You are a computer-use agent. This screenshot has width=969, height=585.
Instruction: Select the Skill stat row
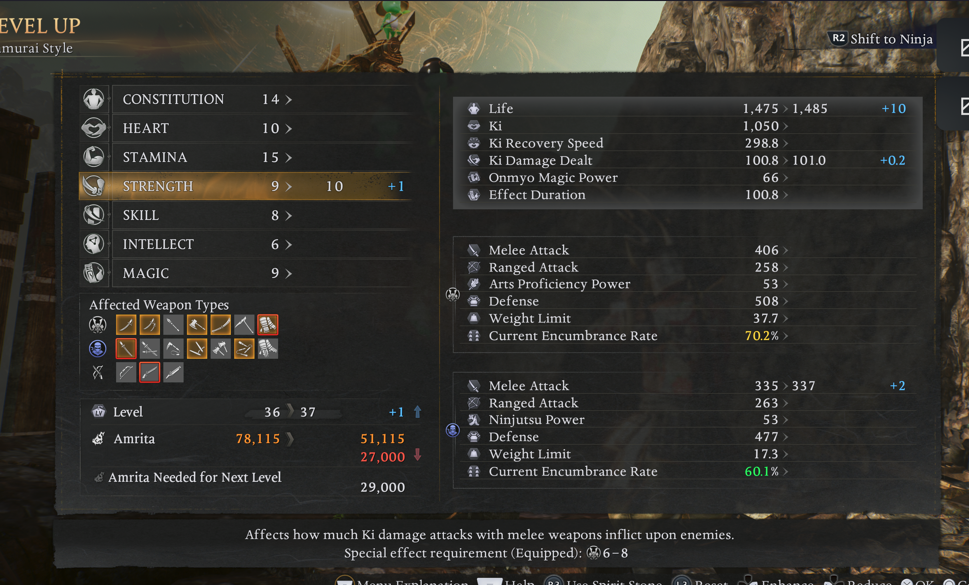click(245, 215)
